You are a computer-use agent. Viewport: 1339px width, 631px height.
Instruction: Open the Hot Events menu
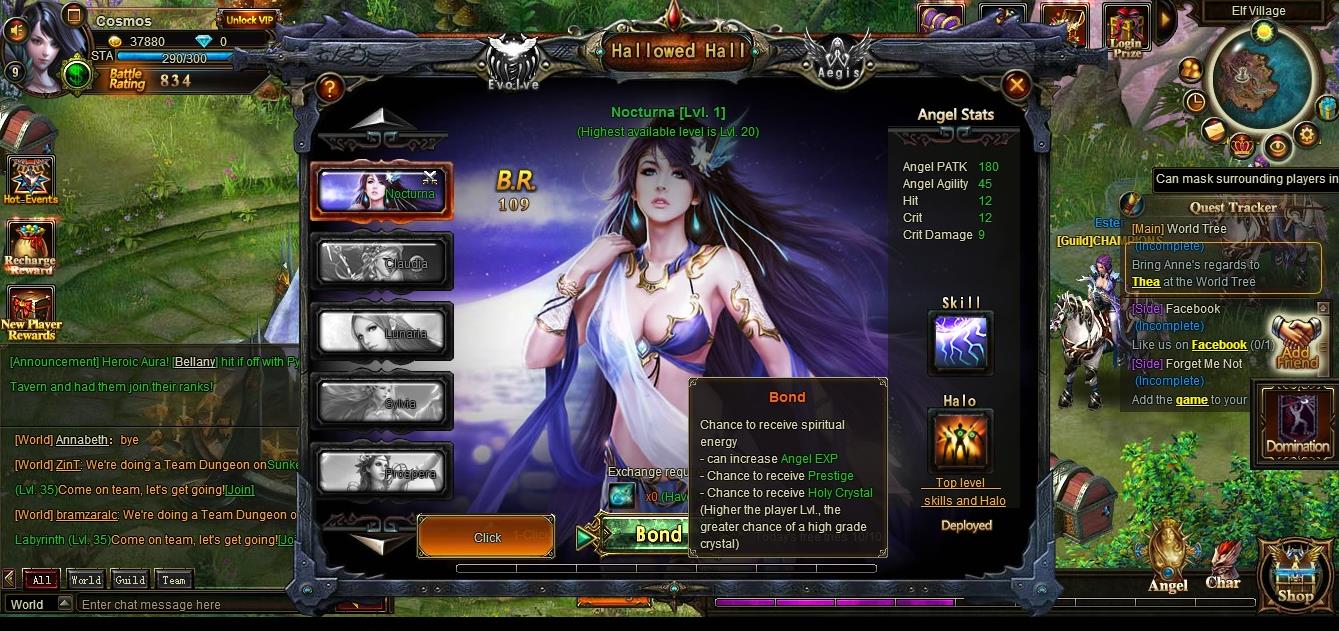(30, 180)
